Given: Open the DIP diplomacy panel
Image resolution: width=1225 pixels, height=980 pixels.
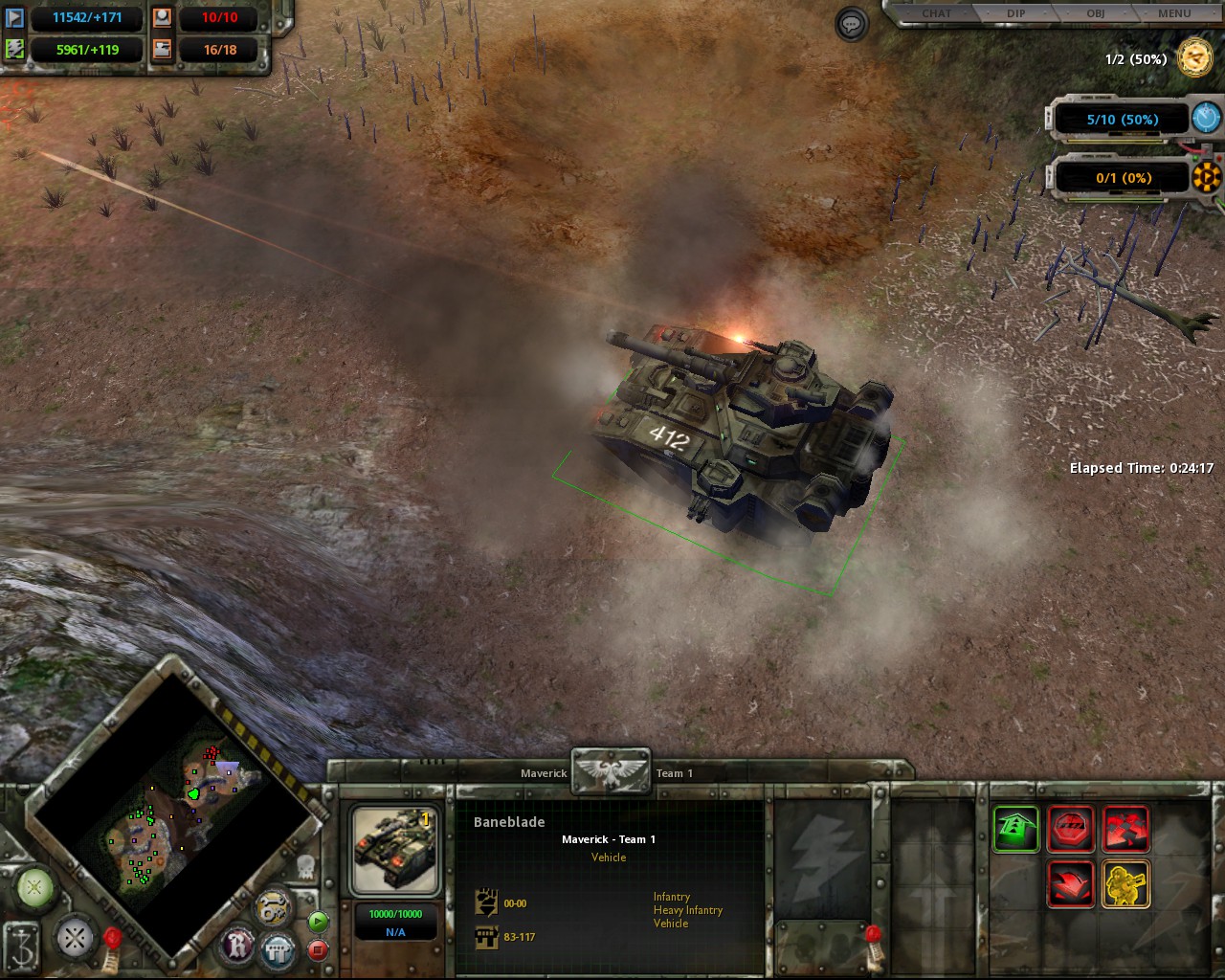Looking at the screenshot, I should pyautogui.click(x=1016, y=13).
